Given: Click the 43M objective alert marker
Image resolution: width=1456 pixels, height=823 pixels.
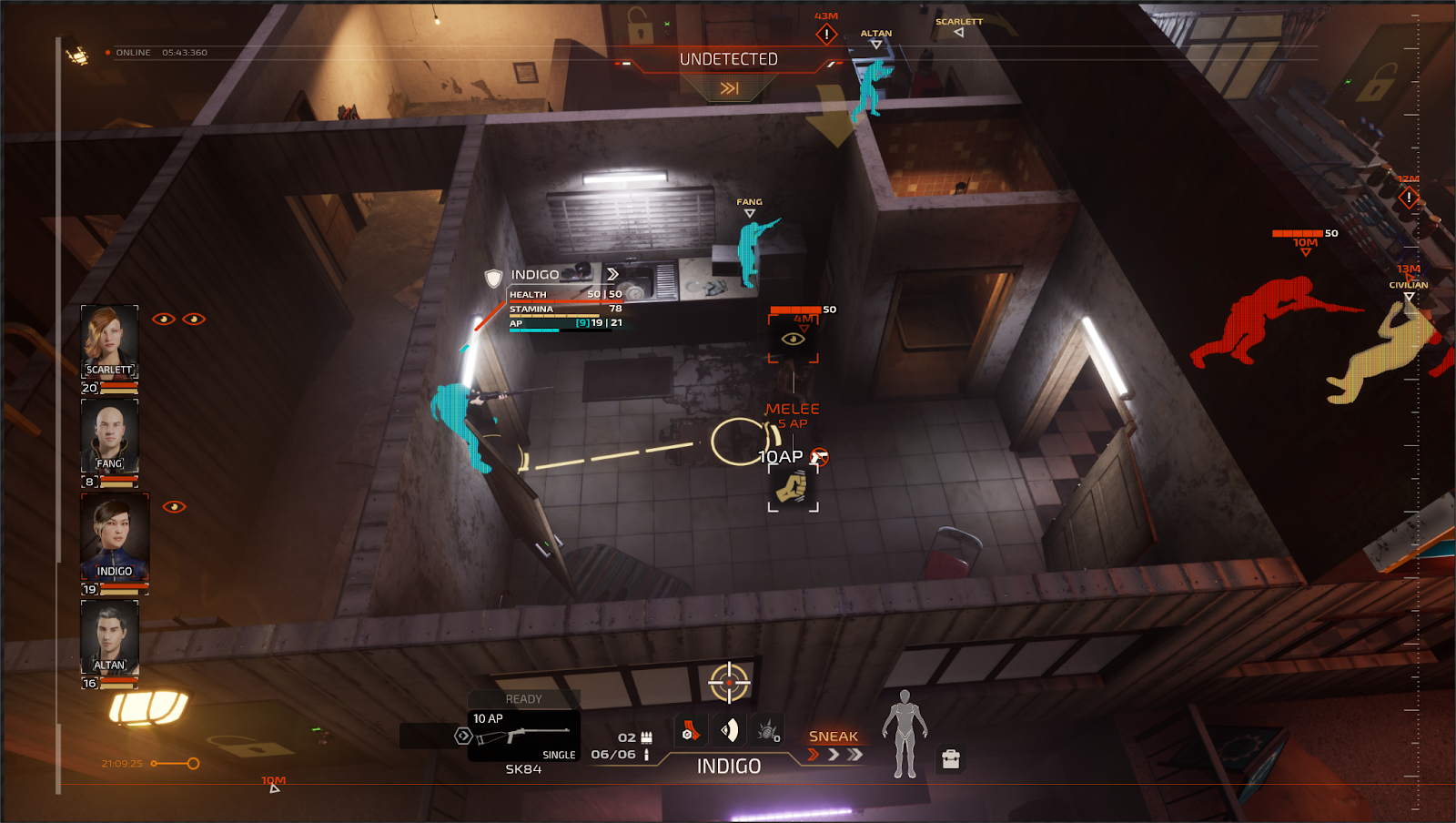Looking at the screenshot, I should click(x=826, y=35).
